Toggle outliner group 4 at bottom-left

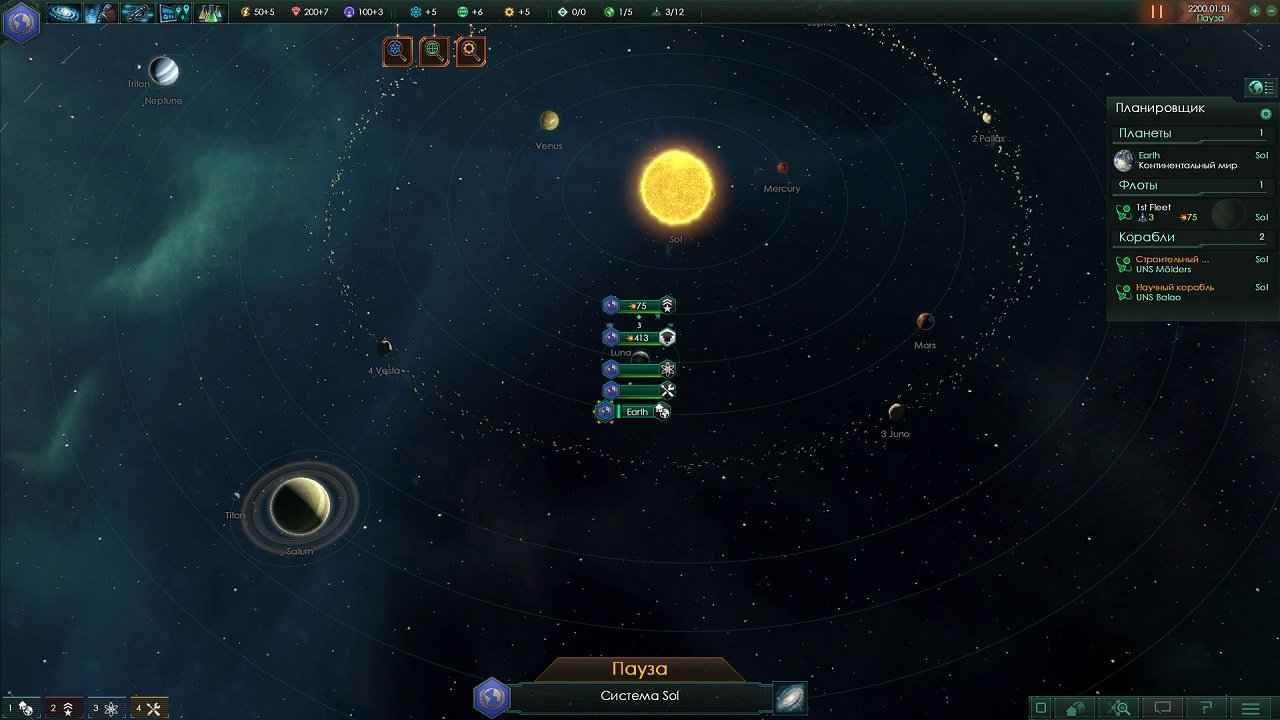(x=150, y=708)
